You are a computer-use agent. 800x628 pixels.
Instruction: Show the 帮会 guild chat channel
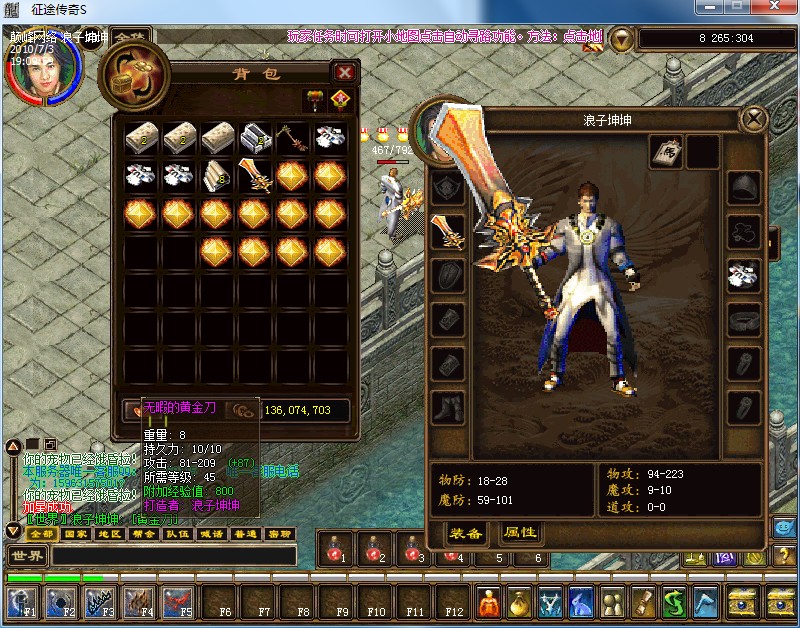click(141, 534)
